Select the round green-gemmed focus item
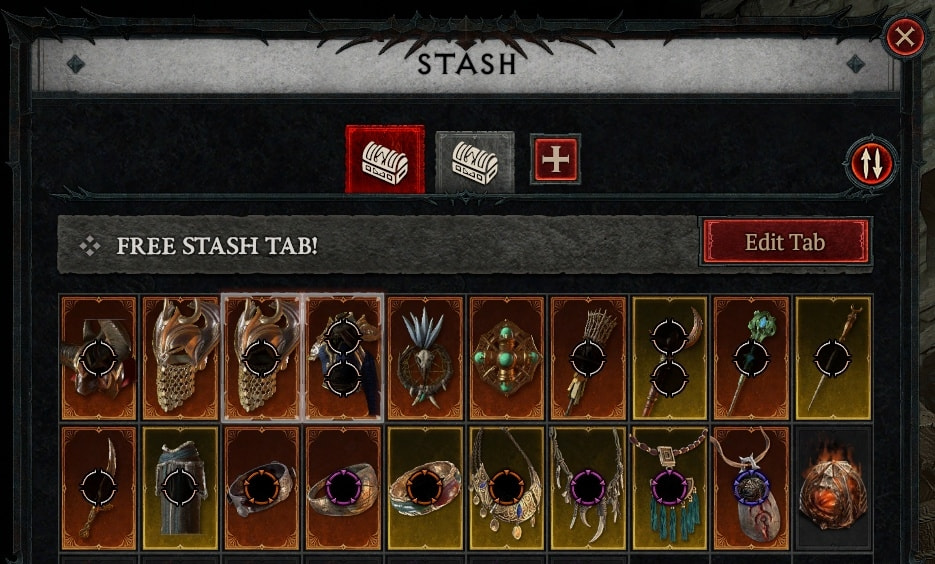This screenshot has height=564, width=935. pos(507,357)
